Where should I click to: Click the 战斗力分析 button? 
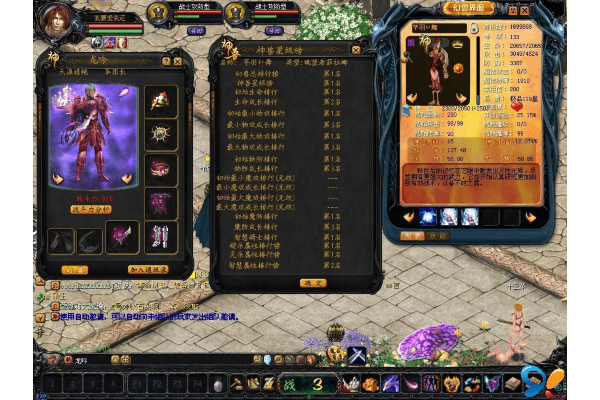pos(93,210)
